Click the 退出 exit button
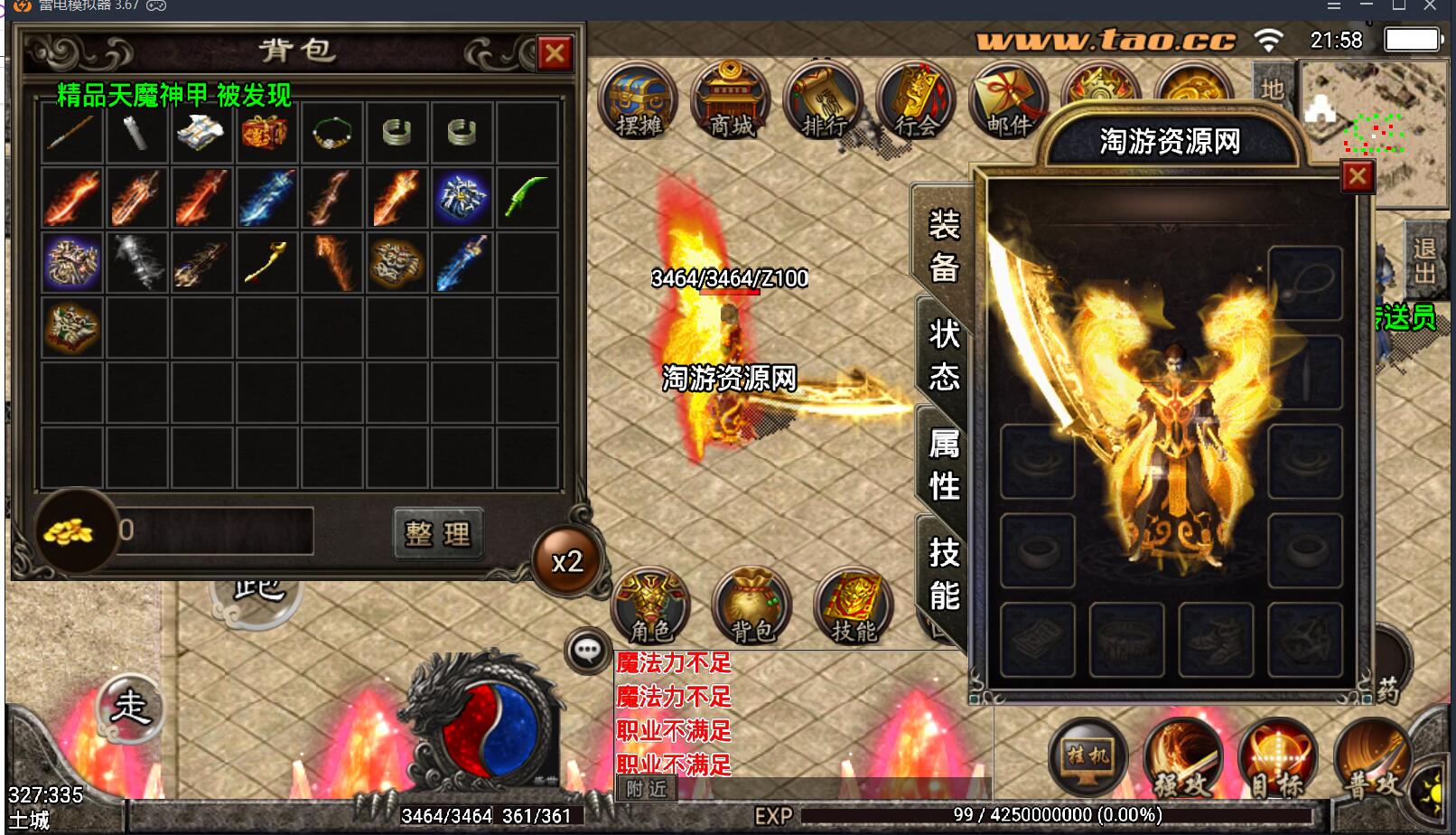This screenshot has width=1456, height=835. [x=1424, y=260]
